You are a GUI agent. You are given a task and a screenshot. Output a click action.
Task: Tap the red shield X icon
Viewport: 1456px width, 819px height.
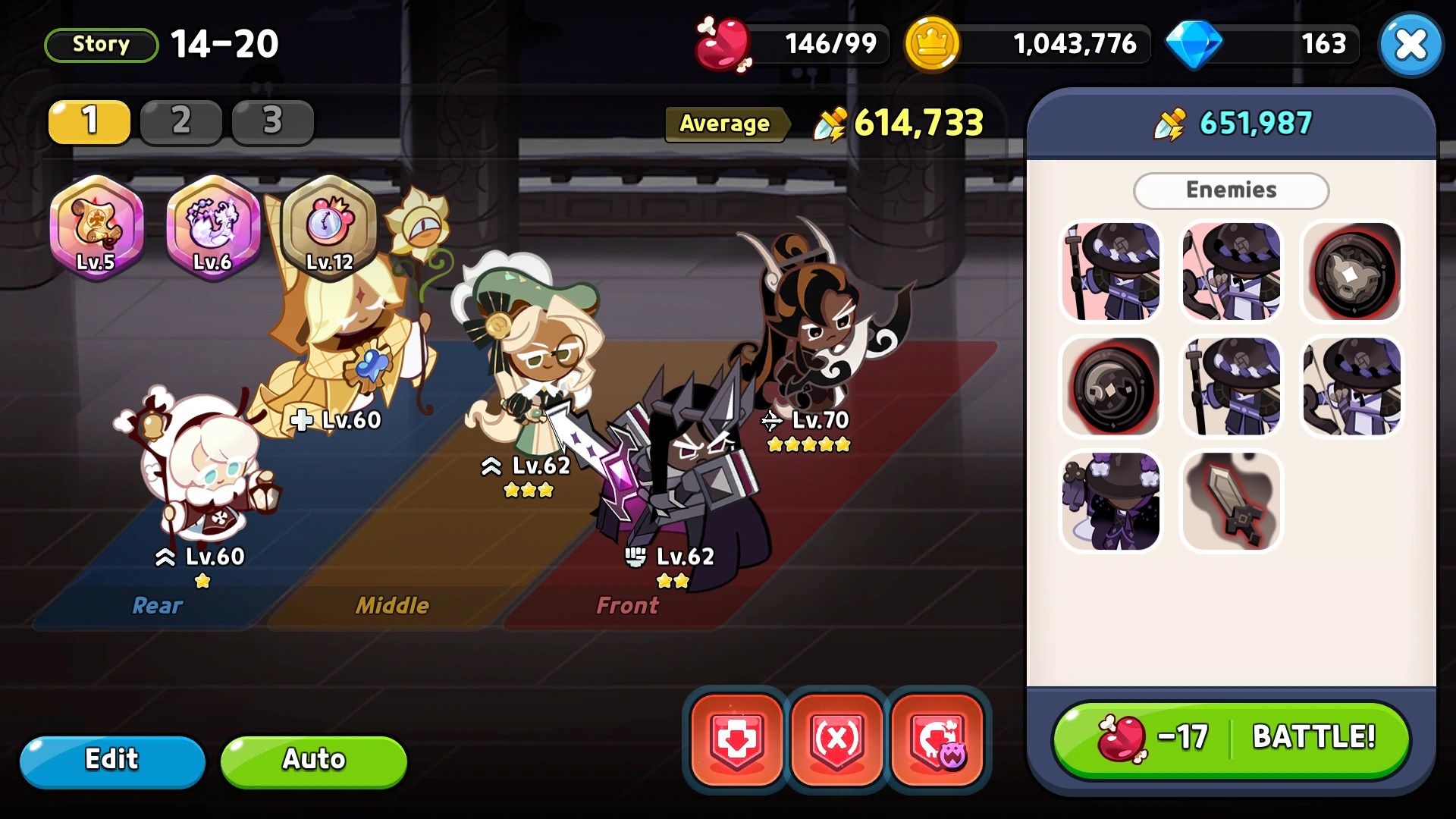(x=836, y=739)
